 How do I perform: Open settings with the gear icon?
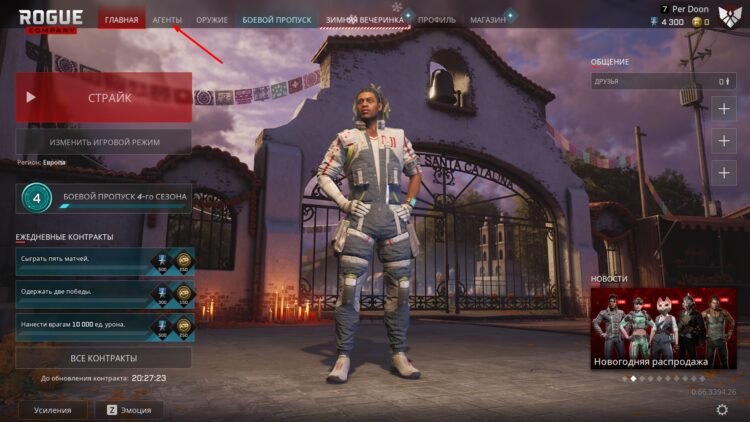(x=722, y=410)
